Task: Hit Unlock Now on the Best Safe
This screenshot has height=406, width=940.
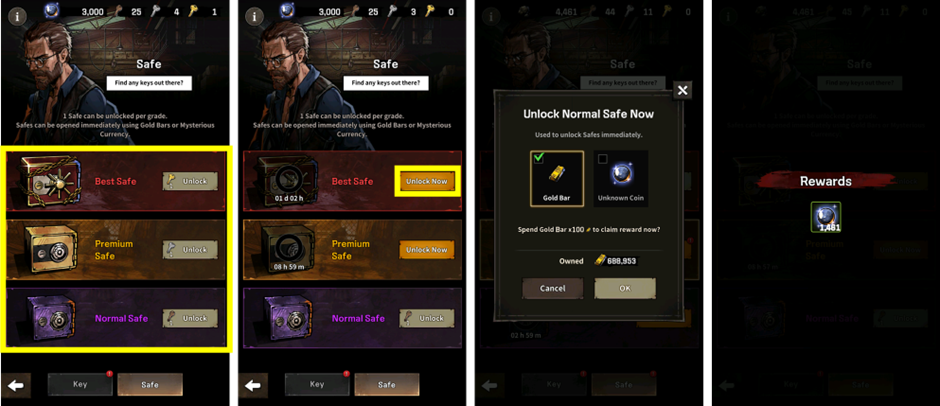Action: pyautogui.click(x=426, y=181)
